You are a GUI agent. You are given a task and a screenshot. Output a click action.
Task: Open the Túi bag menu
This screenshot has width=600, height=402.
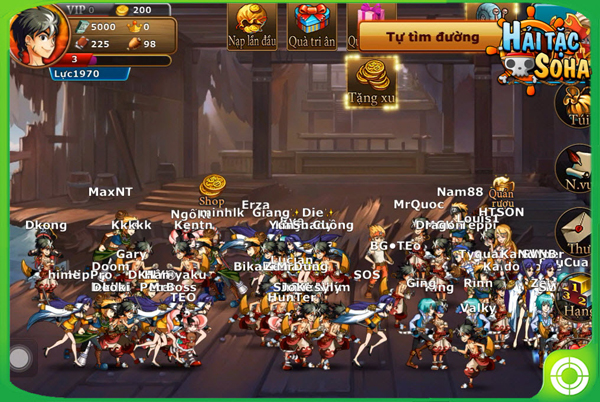pyautogui.click(x=579, y=106)
